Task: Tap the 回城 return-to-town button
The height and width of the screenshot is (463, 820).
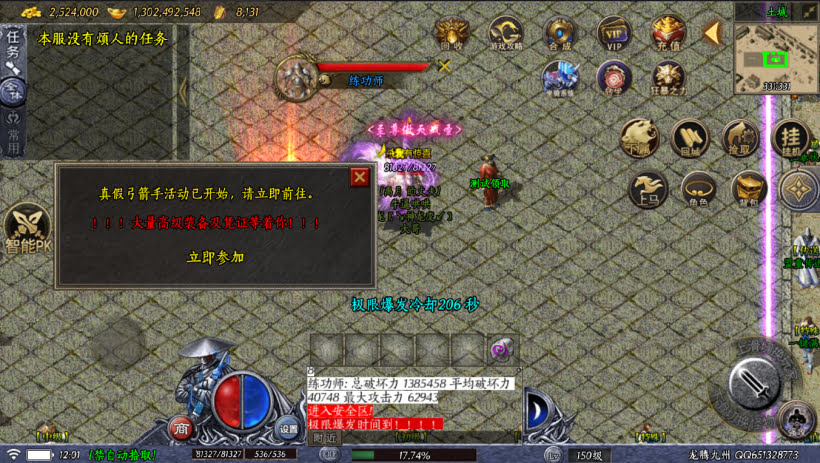Action: coord(690,139)
